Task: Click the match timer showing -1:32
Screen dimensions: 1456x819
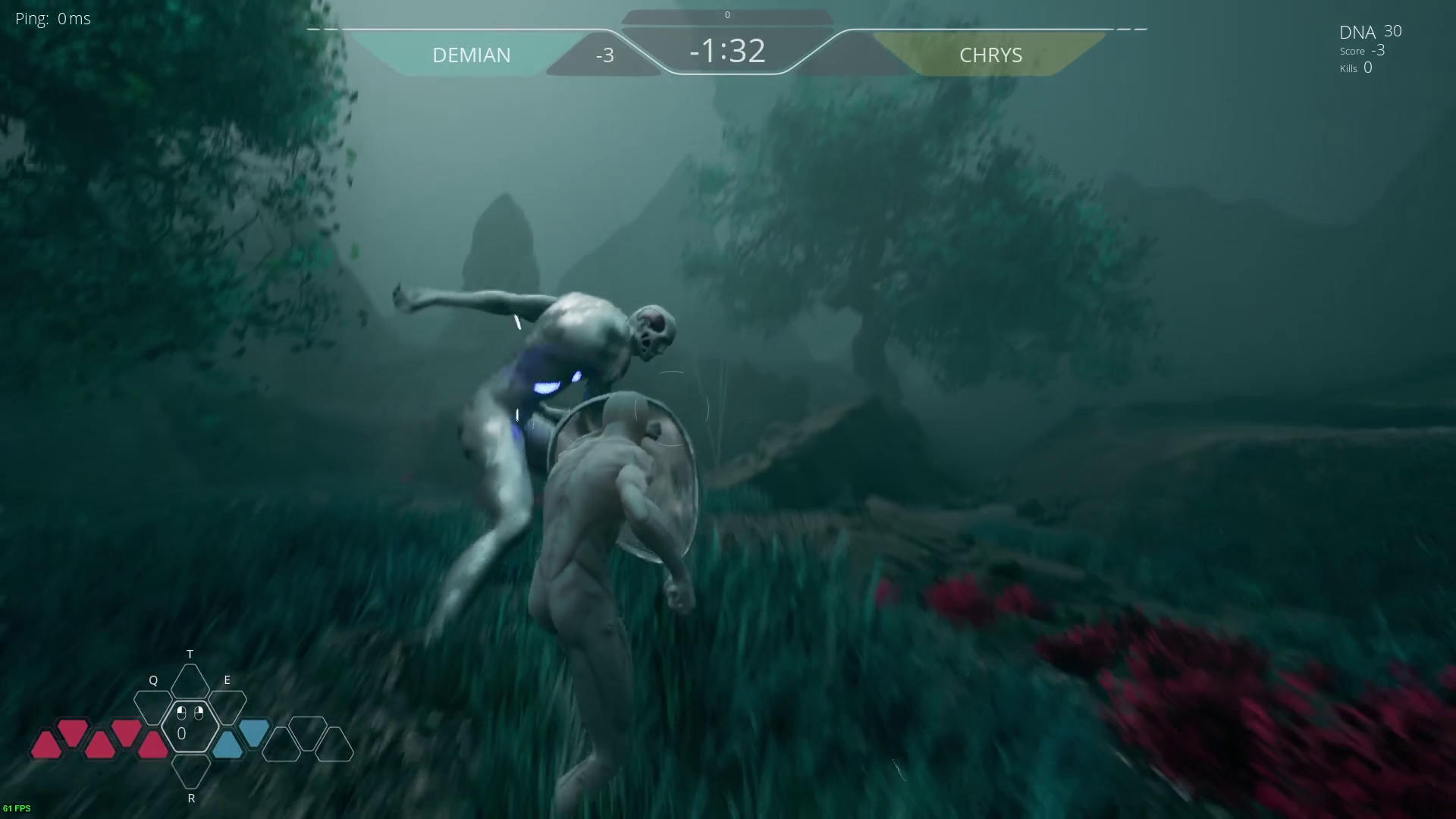Action: pyautogui.click(x=726, y=52)
